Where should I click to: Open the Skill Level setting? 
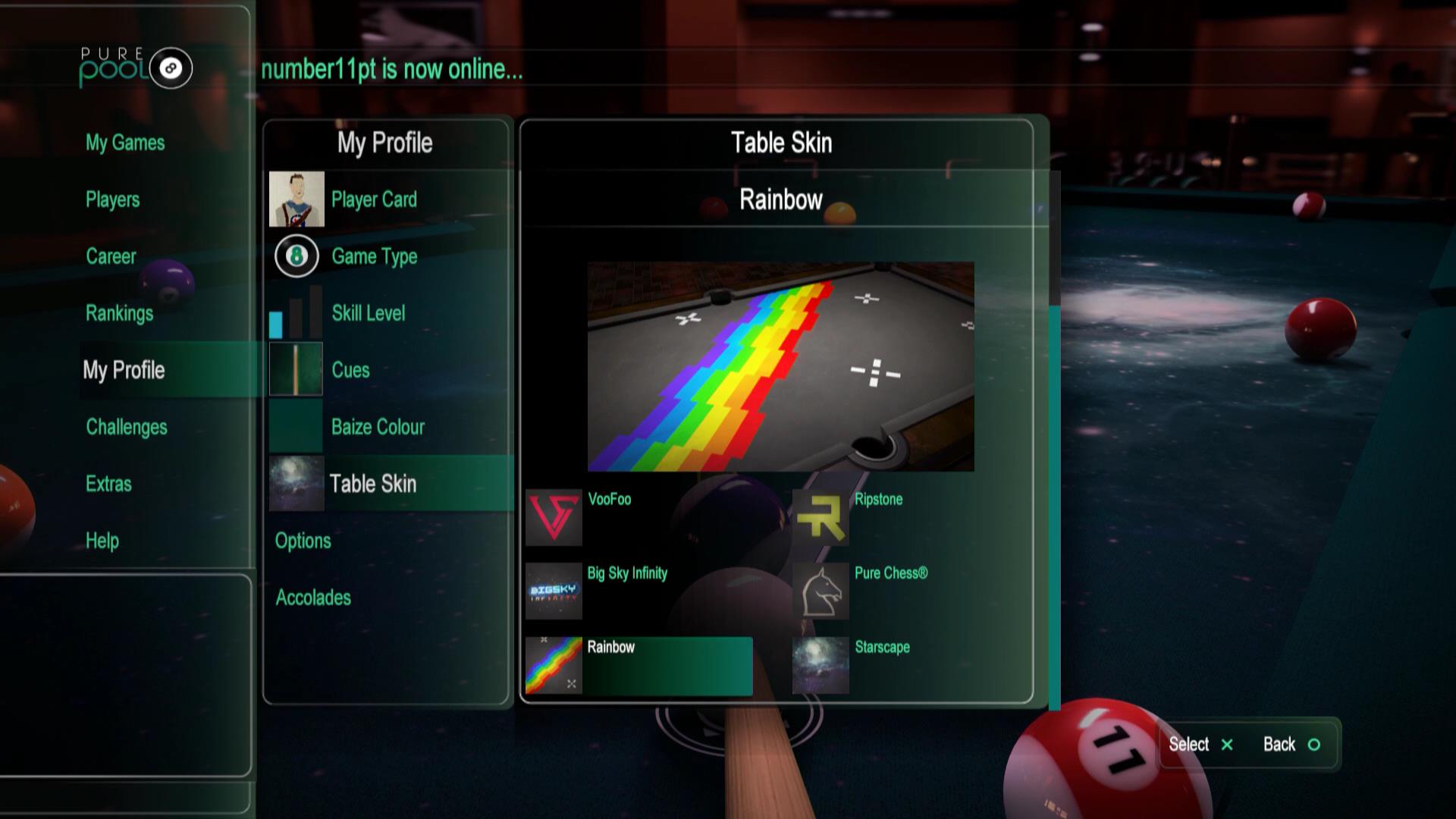click(368, 313)
